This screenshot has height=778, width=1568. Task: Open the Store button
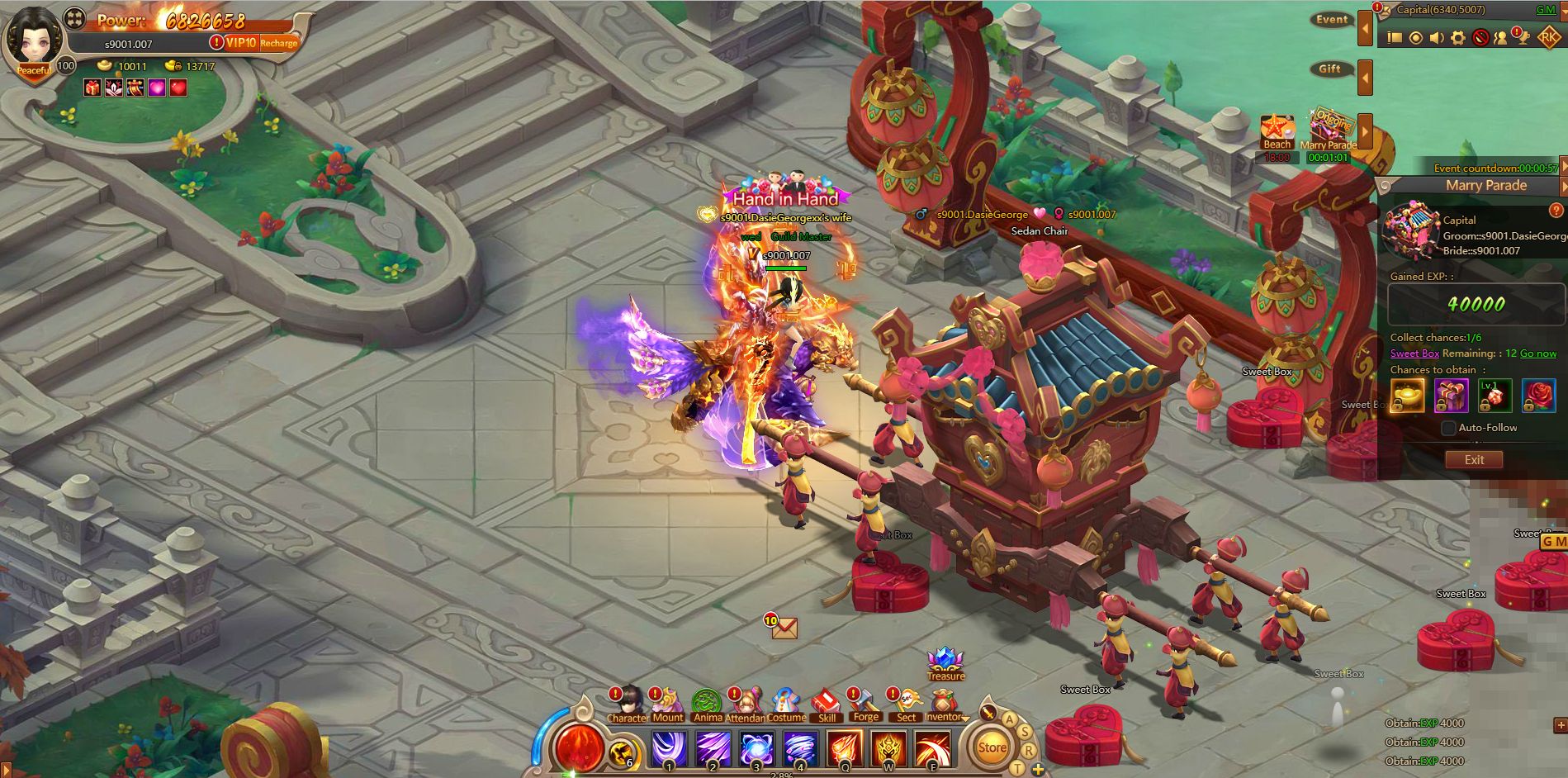coord(992,748)
